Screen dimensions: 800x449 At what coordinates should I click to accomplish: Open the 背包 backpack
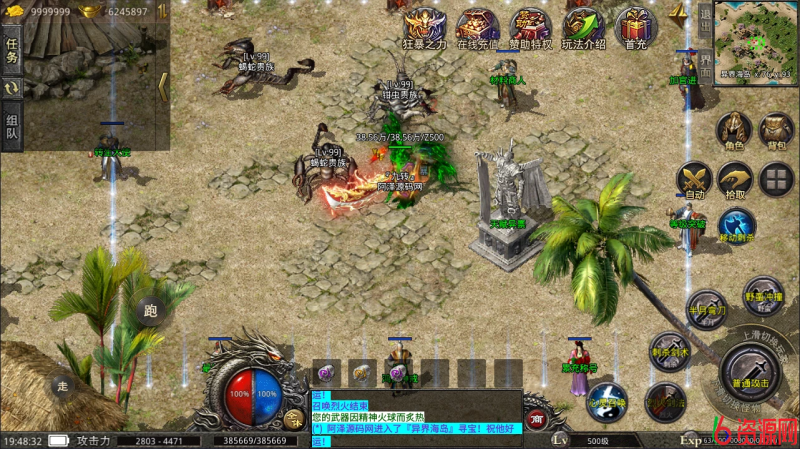[776, 130]
